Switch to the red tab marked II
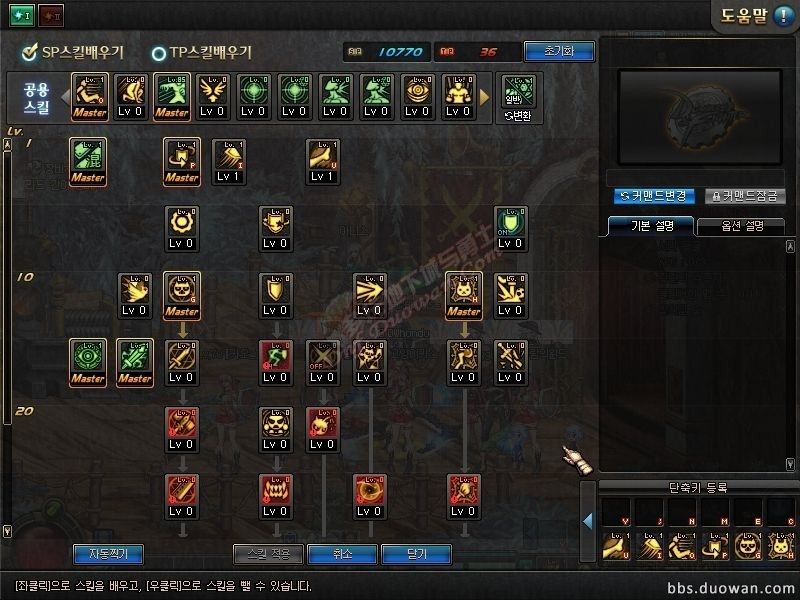The width and height of the screenshot is (800, 600). pyautogui.click(x=49, y=16)
